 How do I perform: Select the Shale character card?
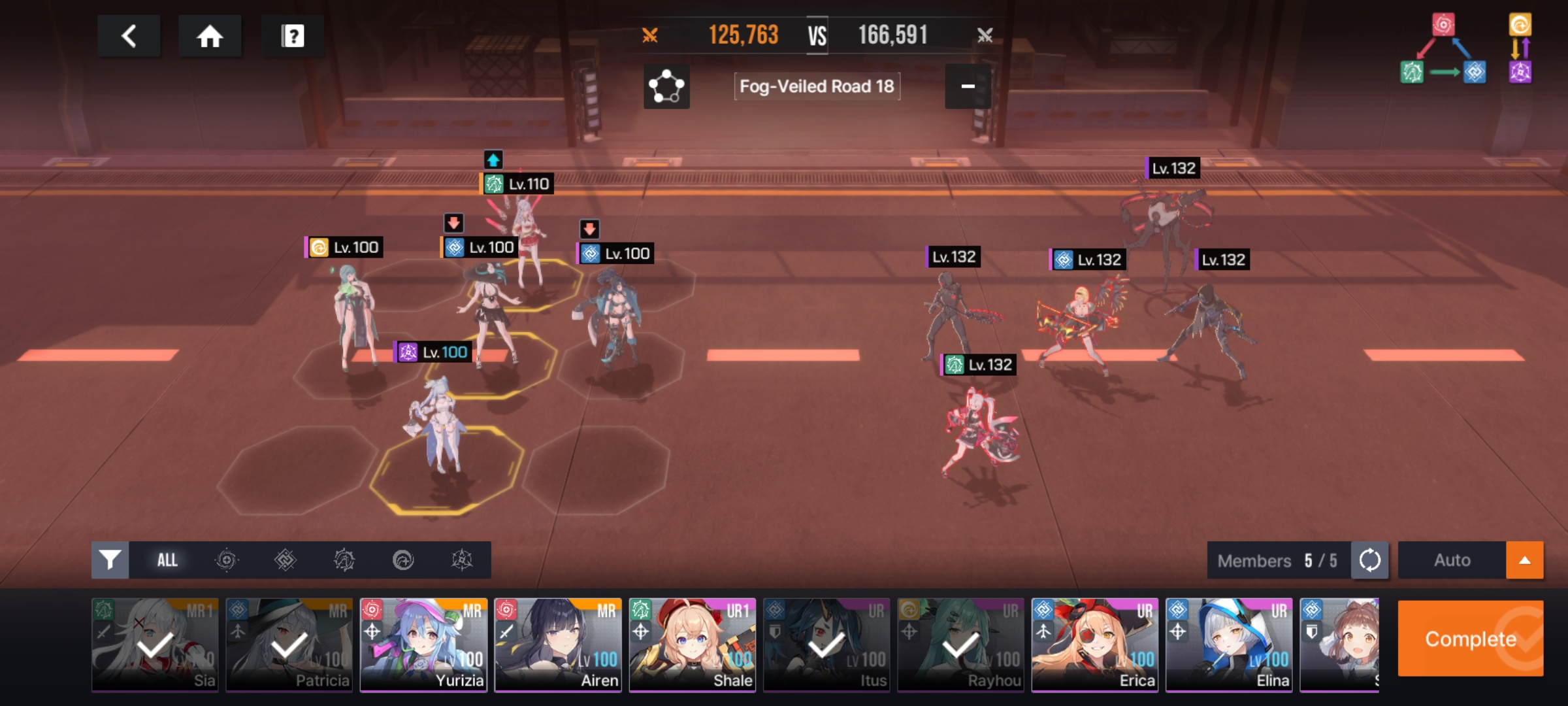pyautogui.click(x=693, y=645)
